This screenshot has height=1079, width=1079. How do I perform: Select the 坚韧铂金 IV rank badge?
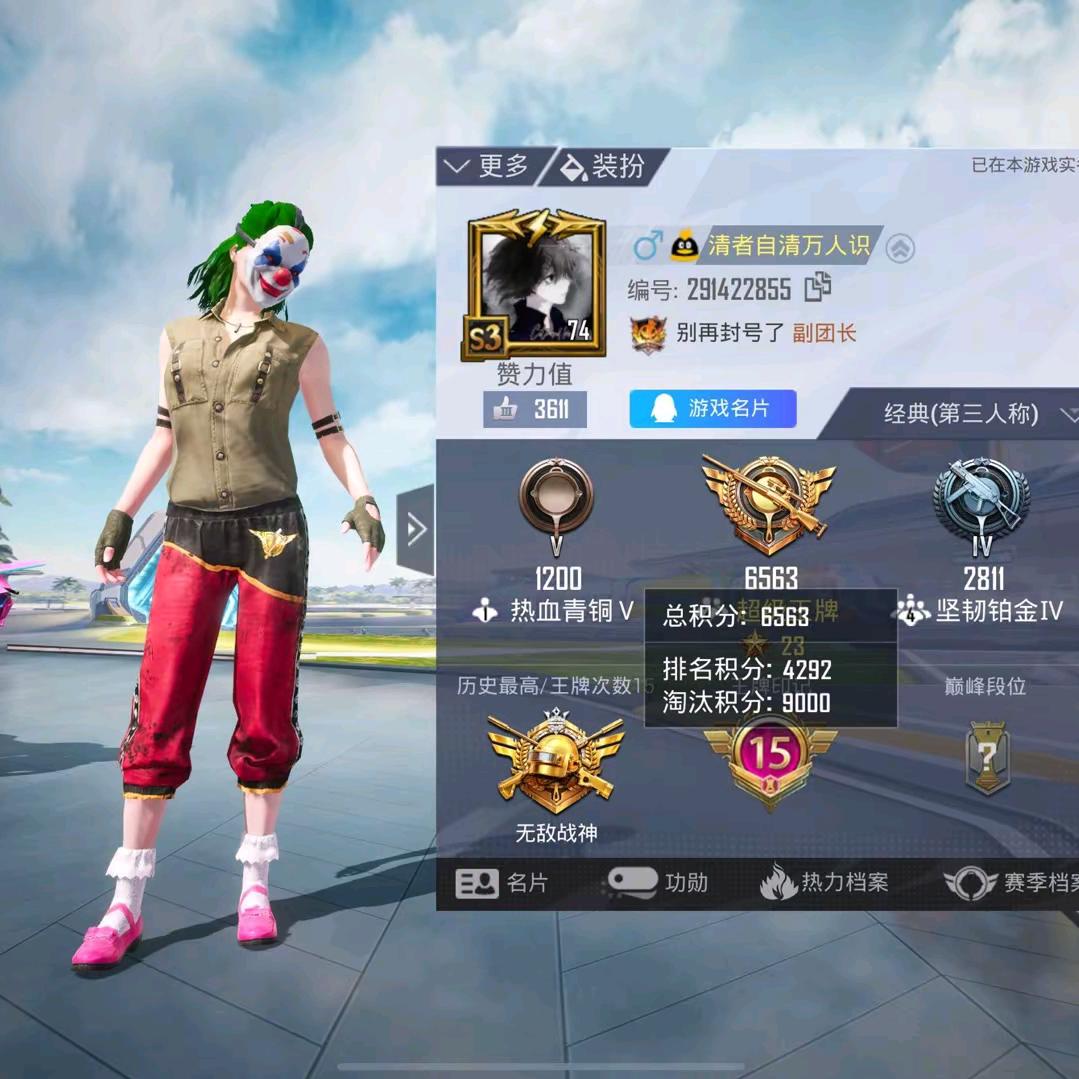click(981, 499)
